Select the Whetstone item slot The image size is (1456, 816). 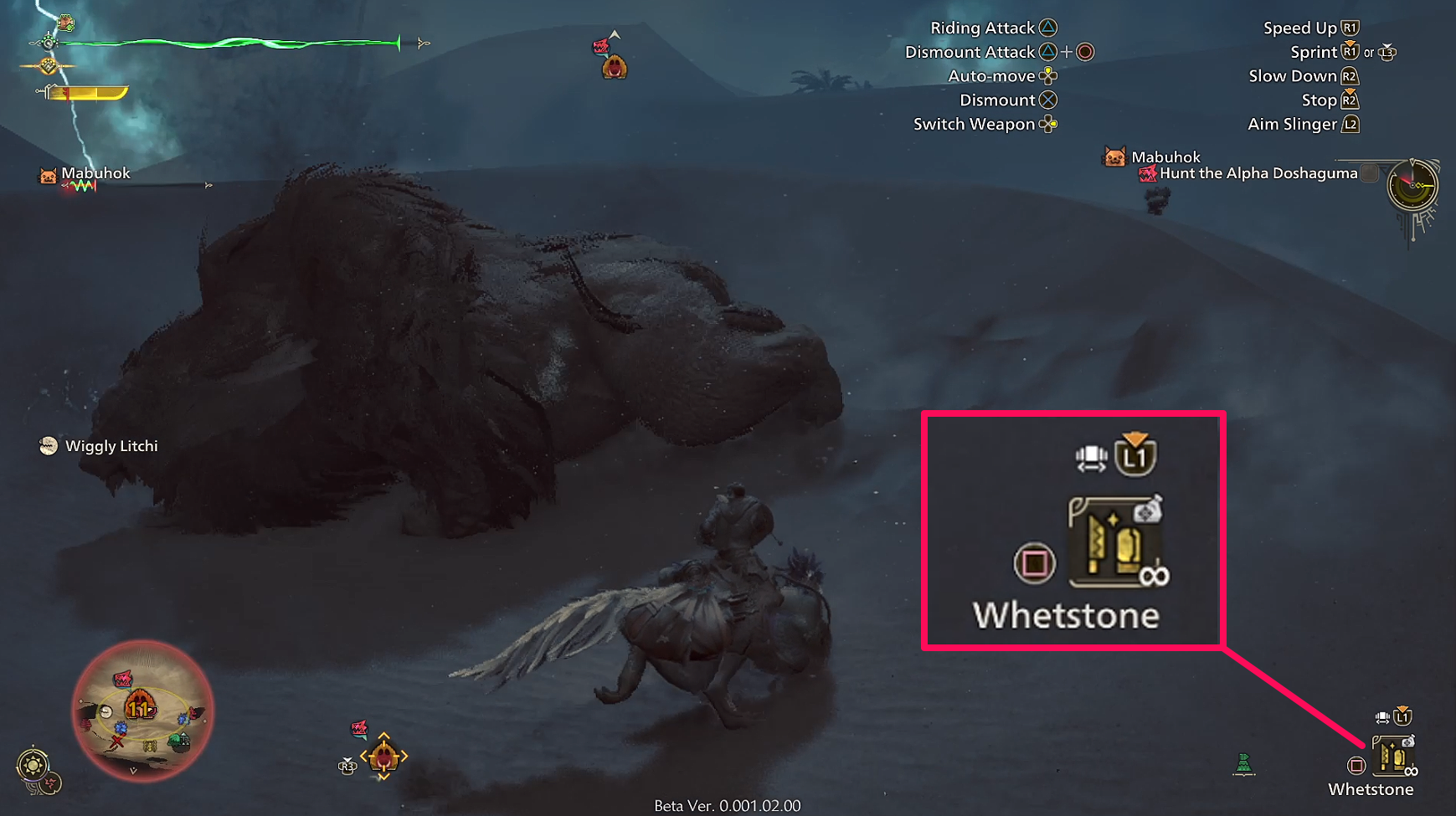point(1393,757)
